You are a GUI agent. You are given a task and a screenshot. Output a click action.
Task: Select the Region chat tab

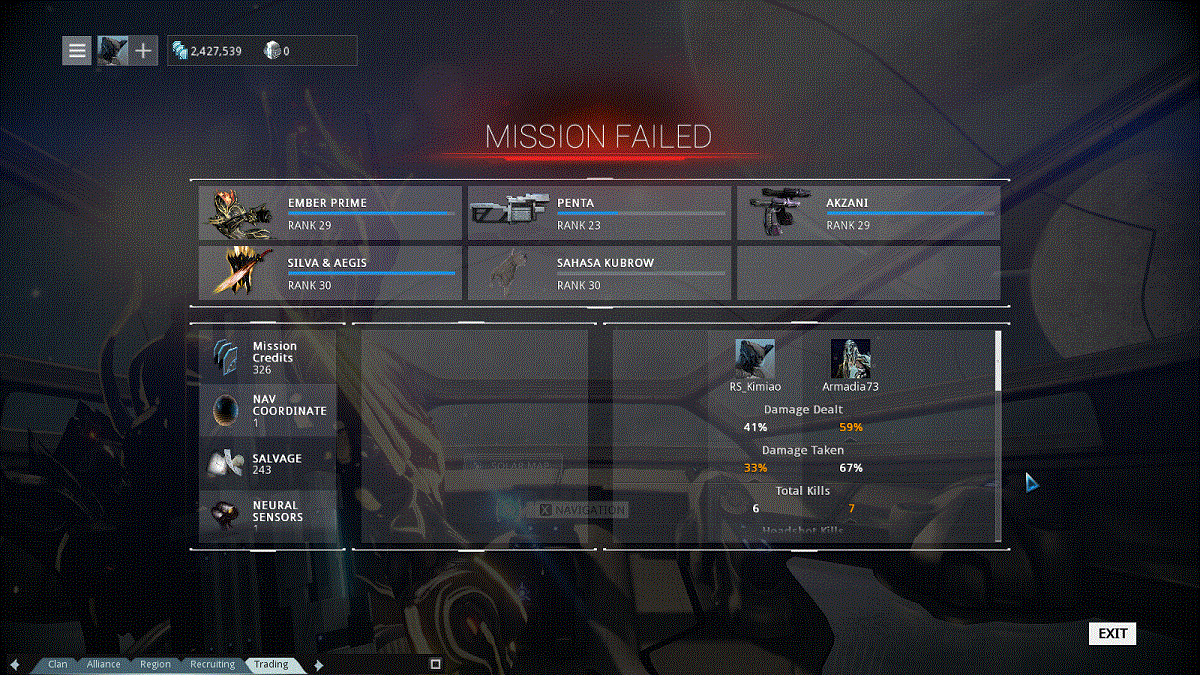(155, 664)
